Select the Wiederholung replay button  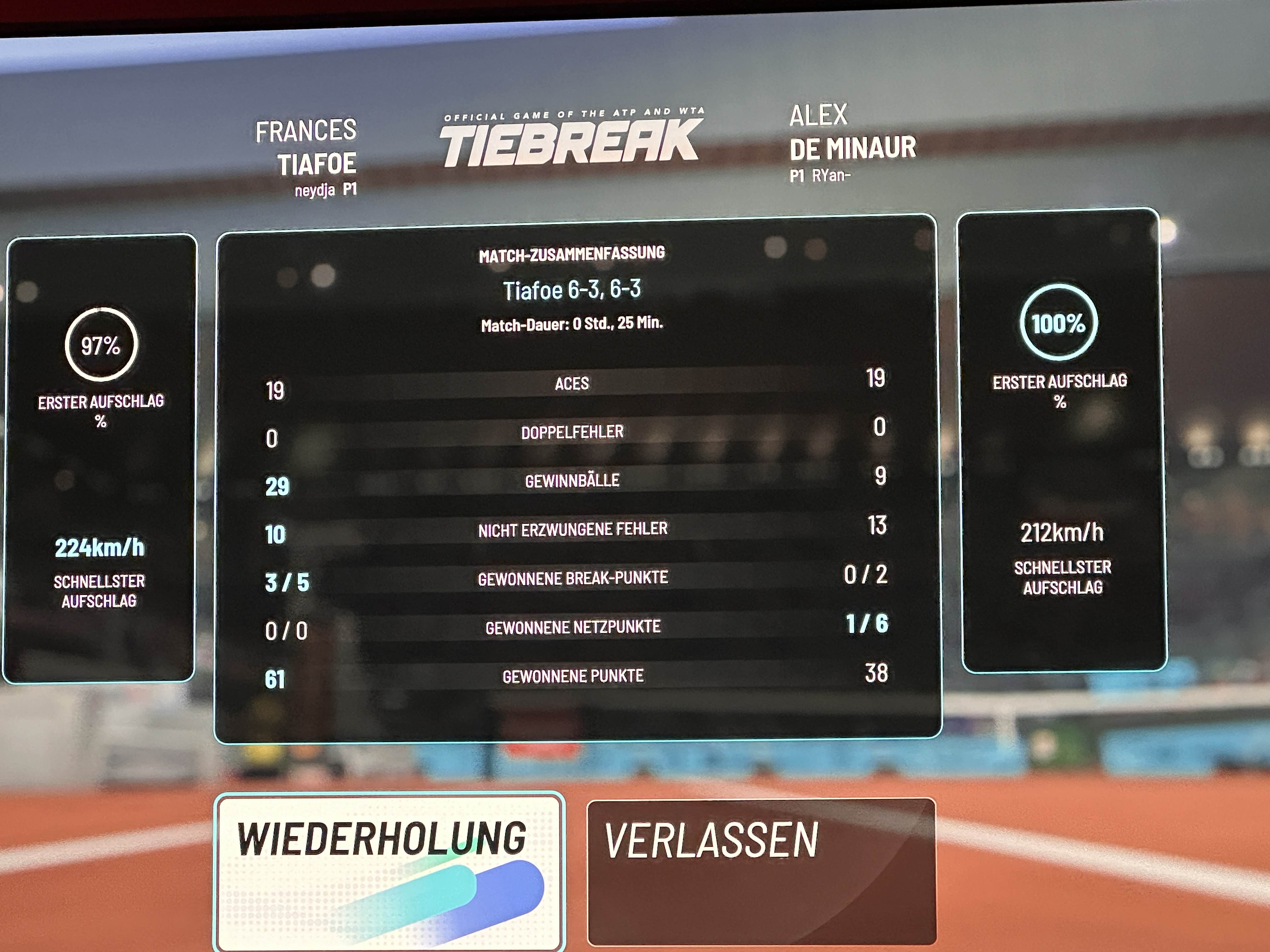coord(389,872)
